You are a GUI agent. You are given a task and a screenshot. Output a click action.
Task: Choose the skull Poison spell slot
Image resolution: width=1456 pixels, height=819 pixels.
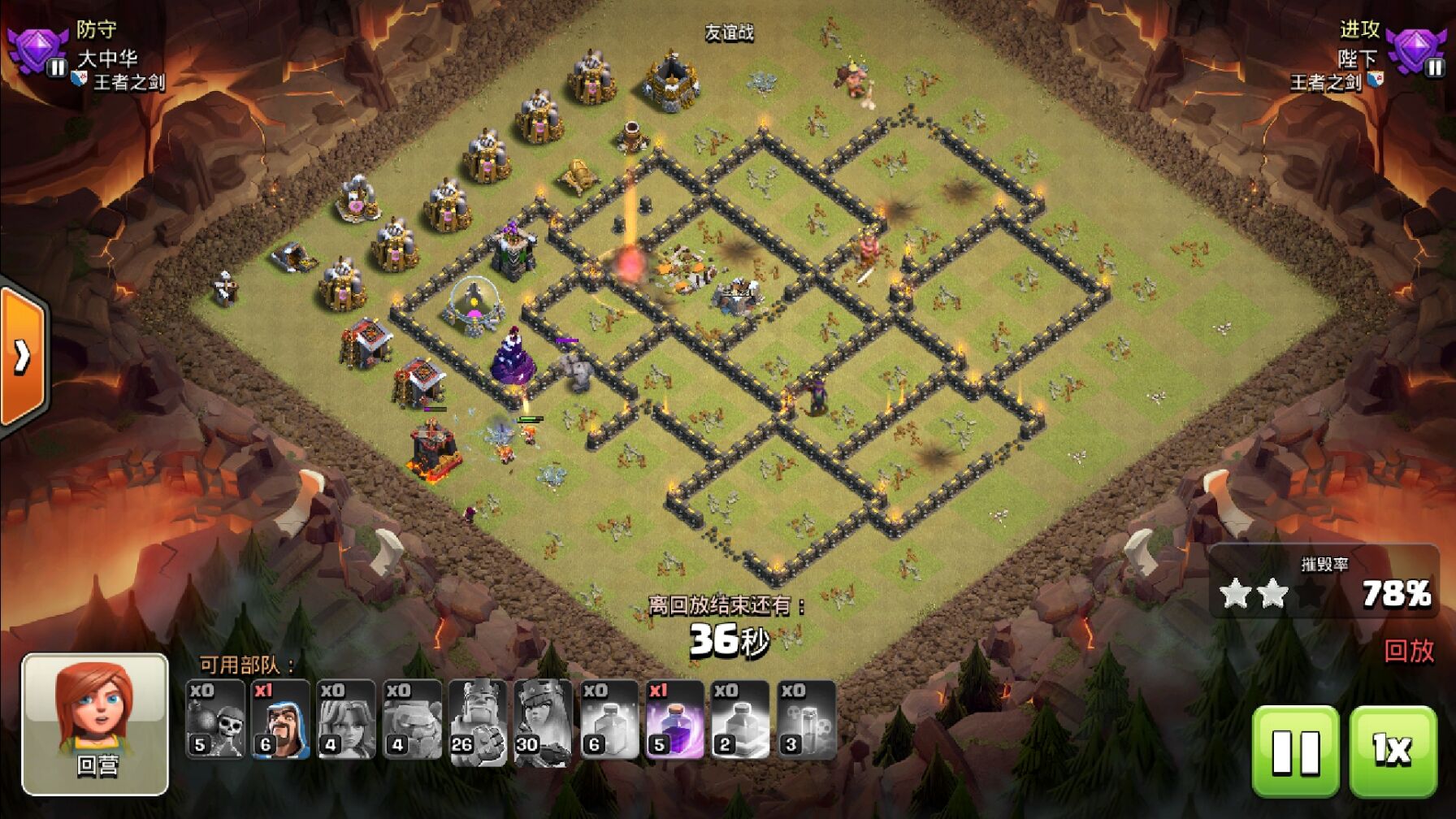[x=807, y=720]
